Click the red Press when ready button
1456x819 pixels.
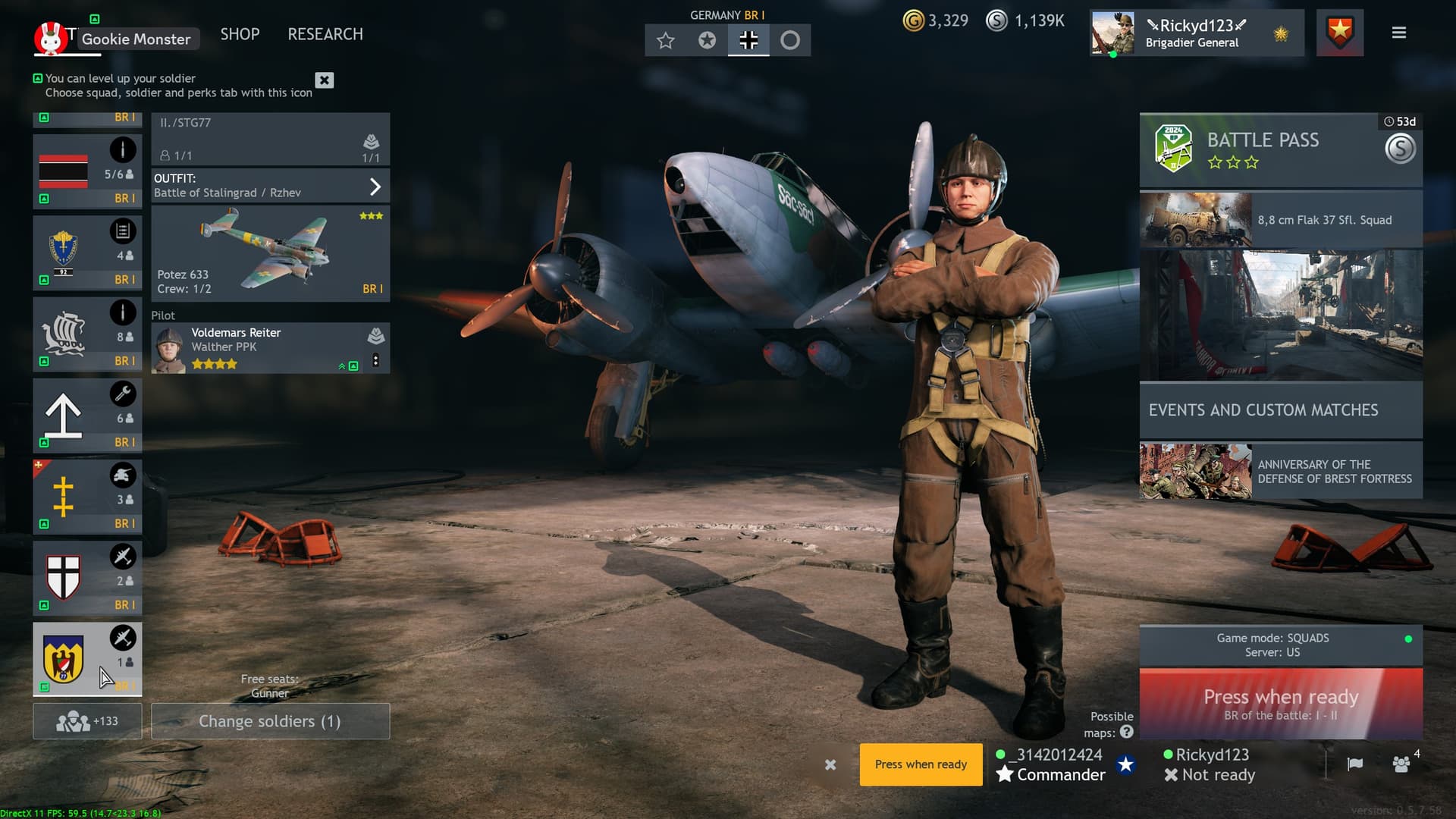click(1280, 704)
